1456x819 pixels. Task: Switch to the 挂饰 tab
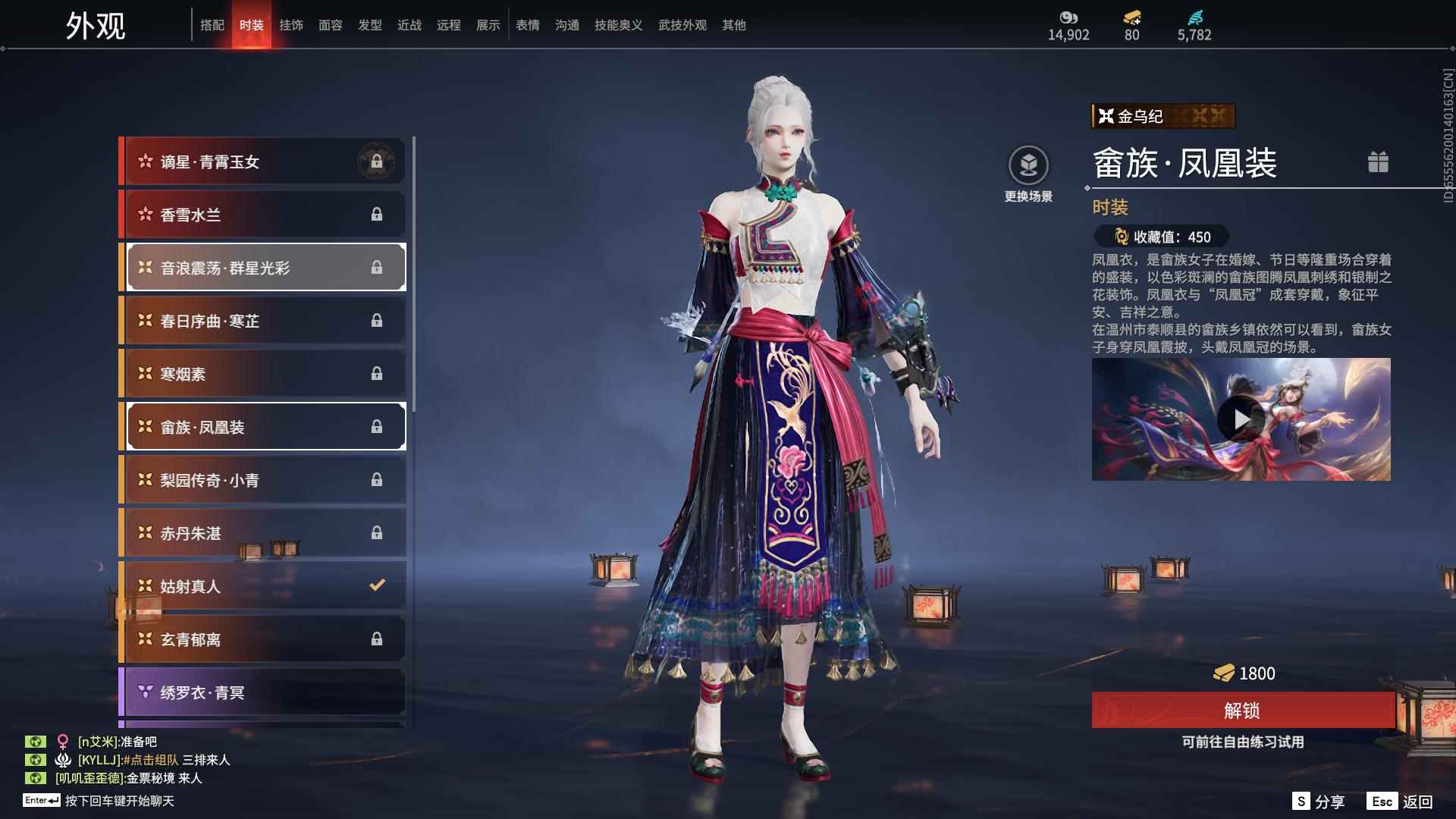pos(292,24)
